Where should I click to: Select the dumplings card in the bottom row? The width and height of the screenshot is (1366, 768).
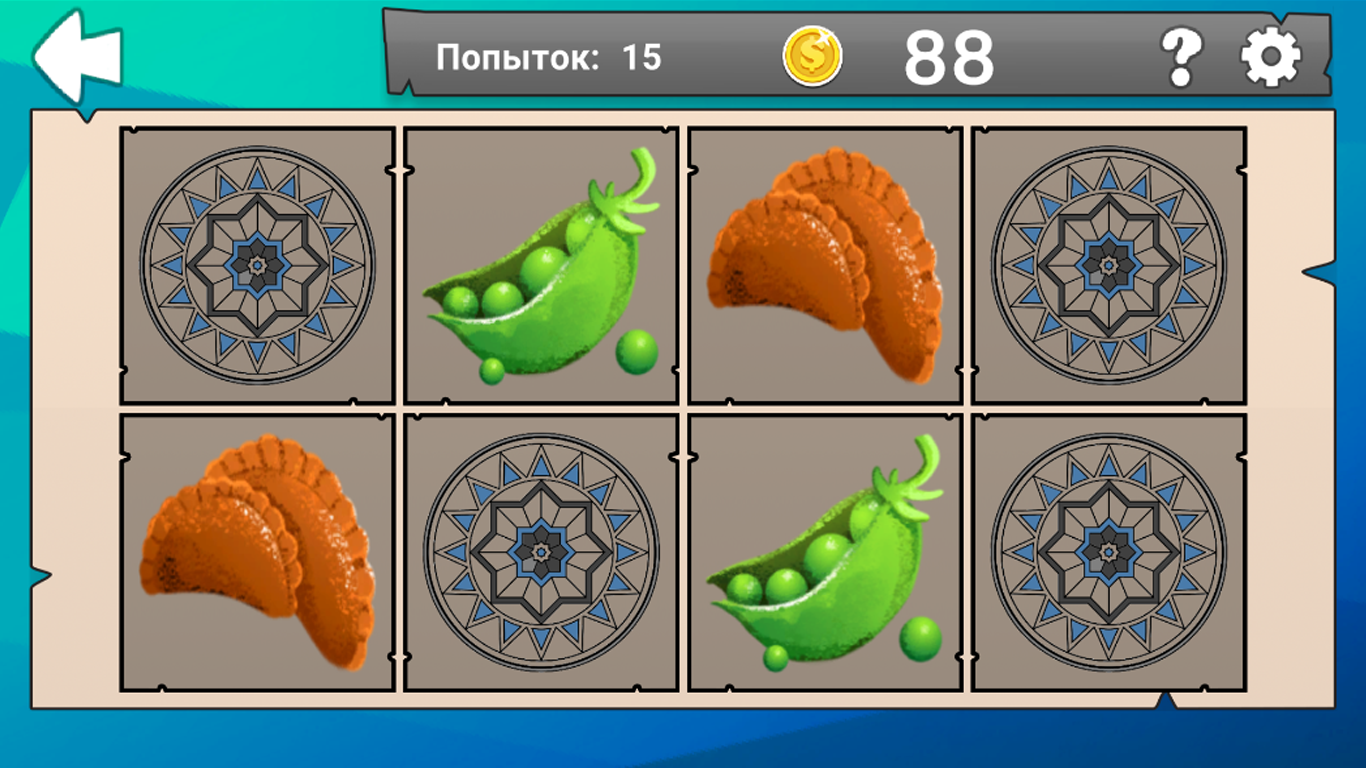pyautogui.click(x=256, y=550)
